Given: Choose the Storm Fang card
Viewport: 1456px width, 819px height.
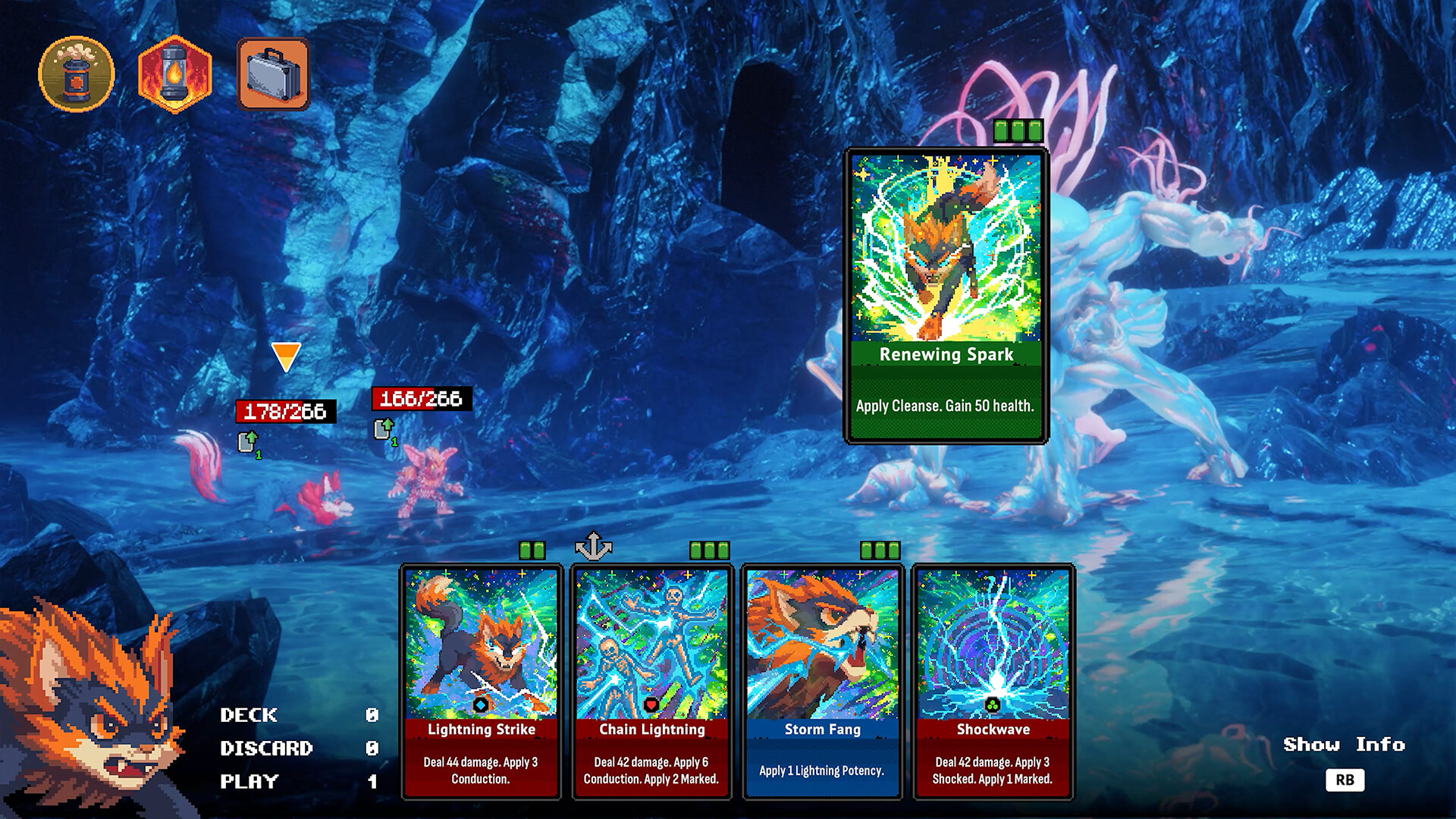Looking at the screenshot, I should (x=822, y=681).
